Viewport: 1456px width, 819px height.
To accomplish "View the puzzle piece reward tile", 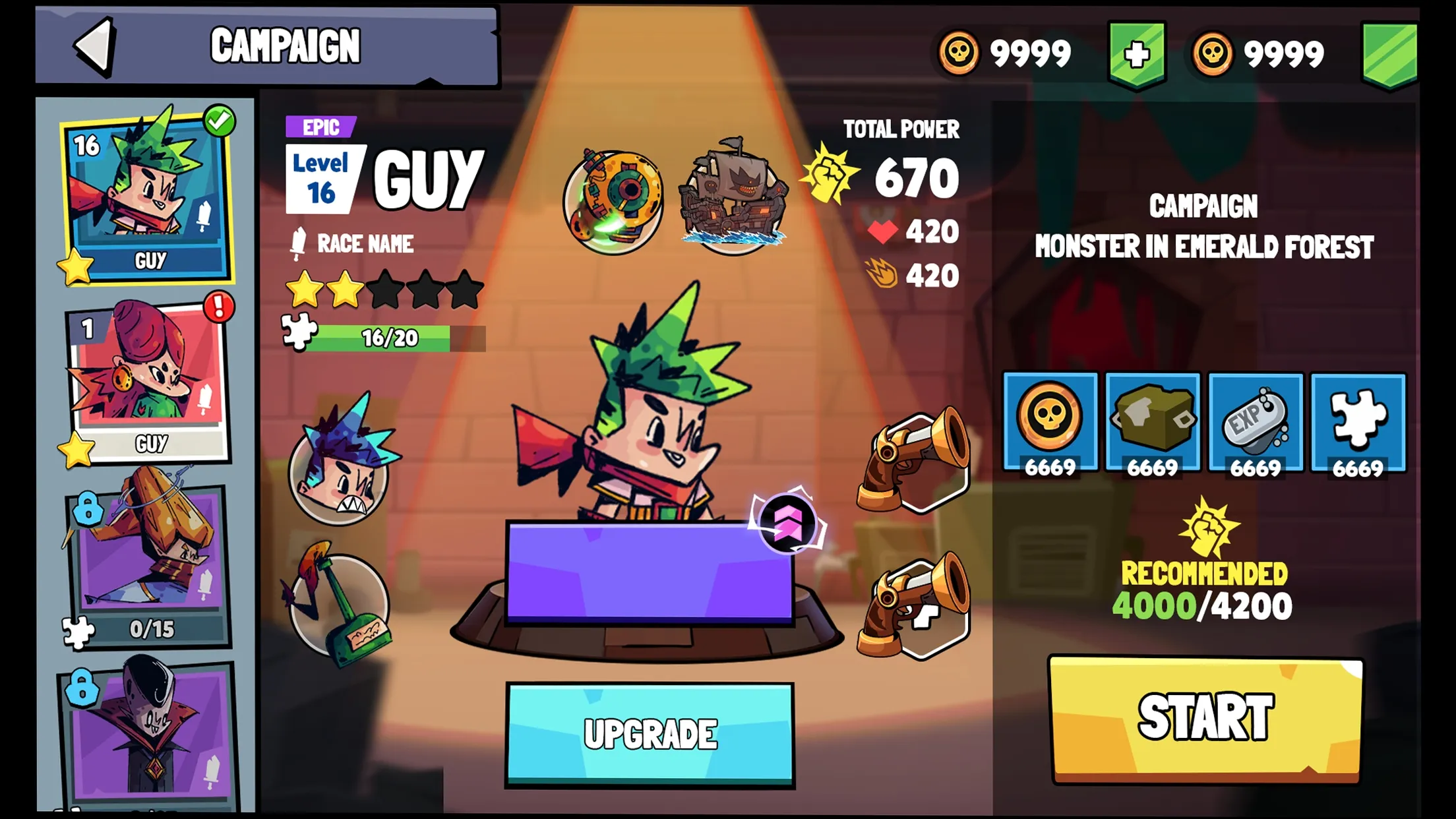I will pyautogui.click(x=1358, y=423).
